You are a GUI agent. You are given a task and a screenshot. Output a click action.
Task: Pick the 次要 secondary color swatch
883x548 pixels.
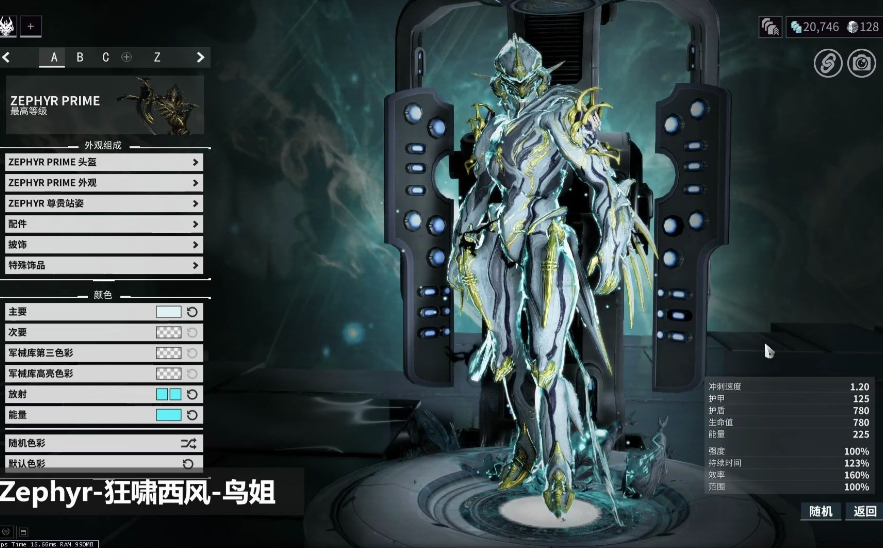[168, 333]
